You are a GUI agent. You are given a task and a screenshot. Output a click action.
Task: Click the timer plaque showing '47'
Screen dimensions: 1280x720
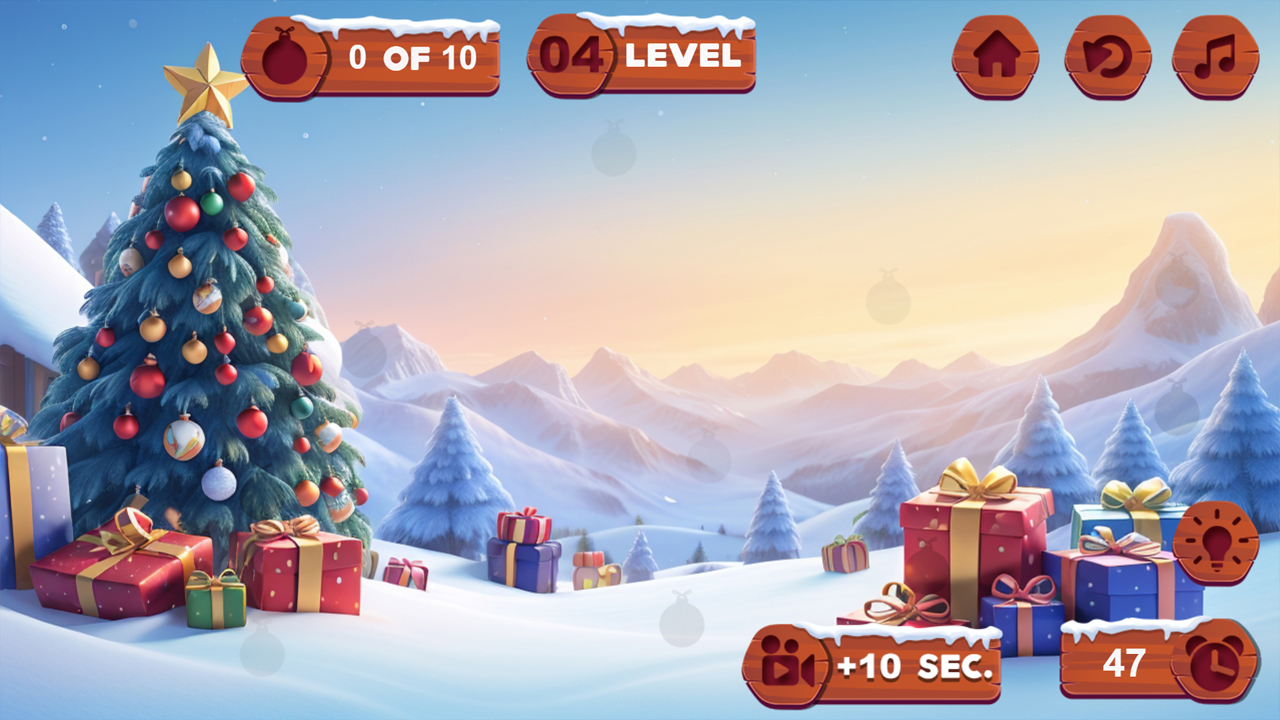(1126, 663)
